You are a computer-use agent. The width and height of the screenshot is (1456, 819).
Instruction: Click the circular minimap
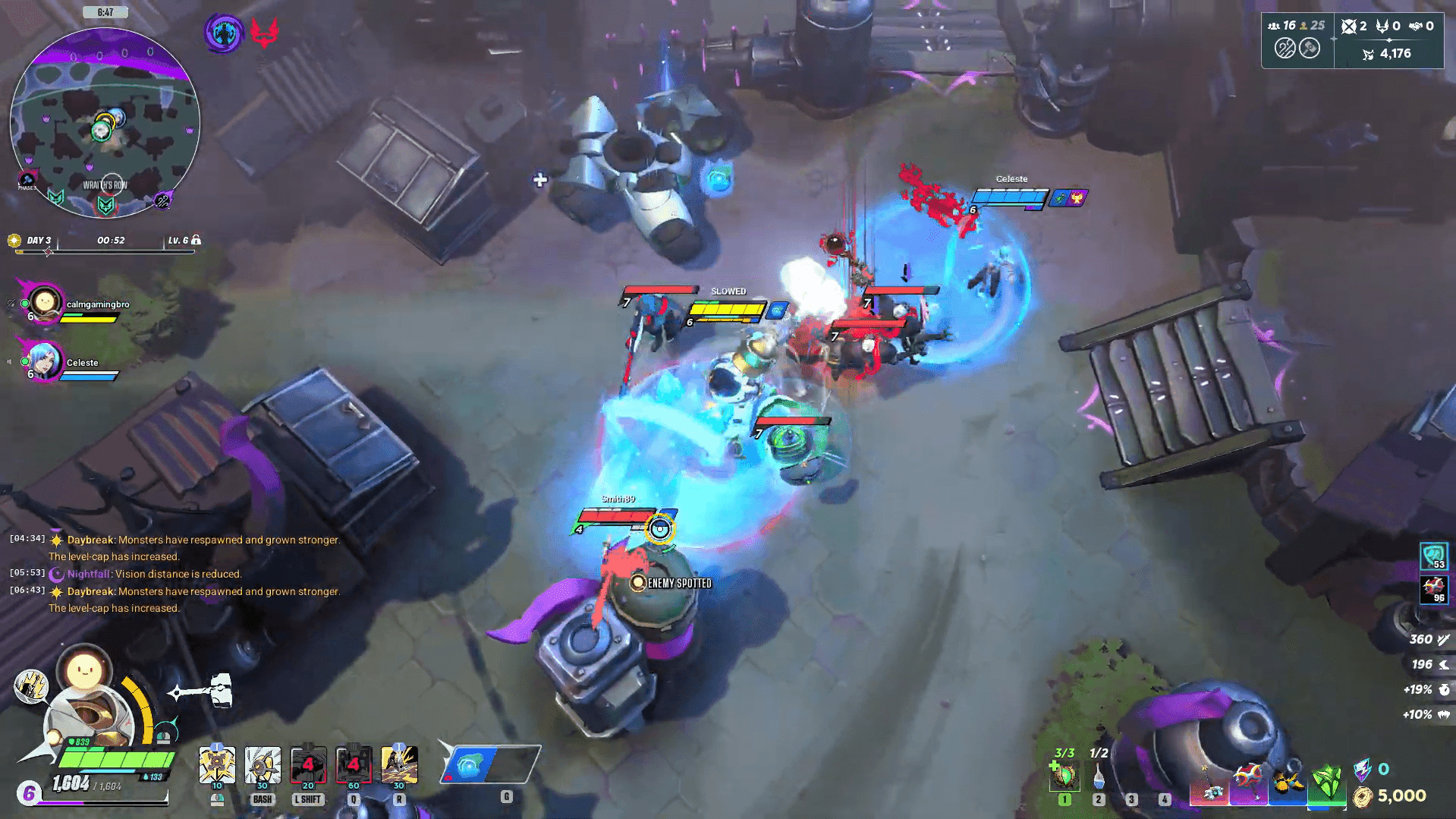pos(105,123)
